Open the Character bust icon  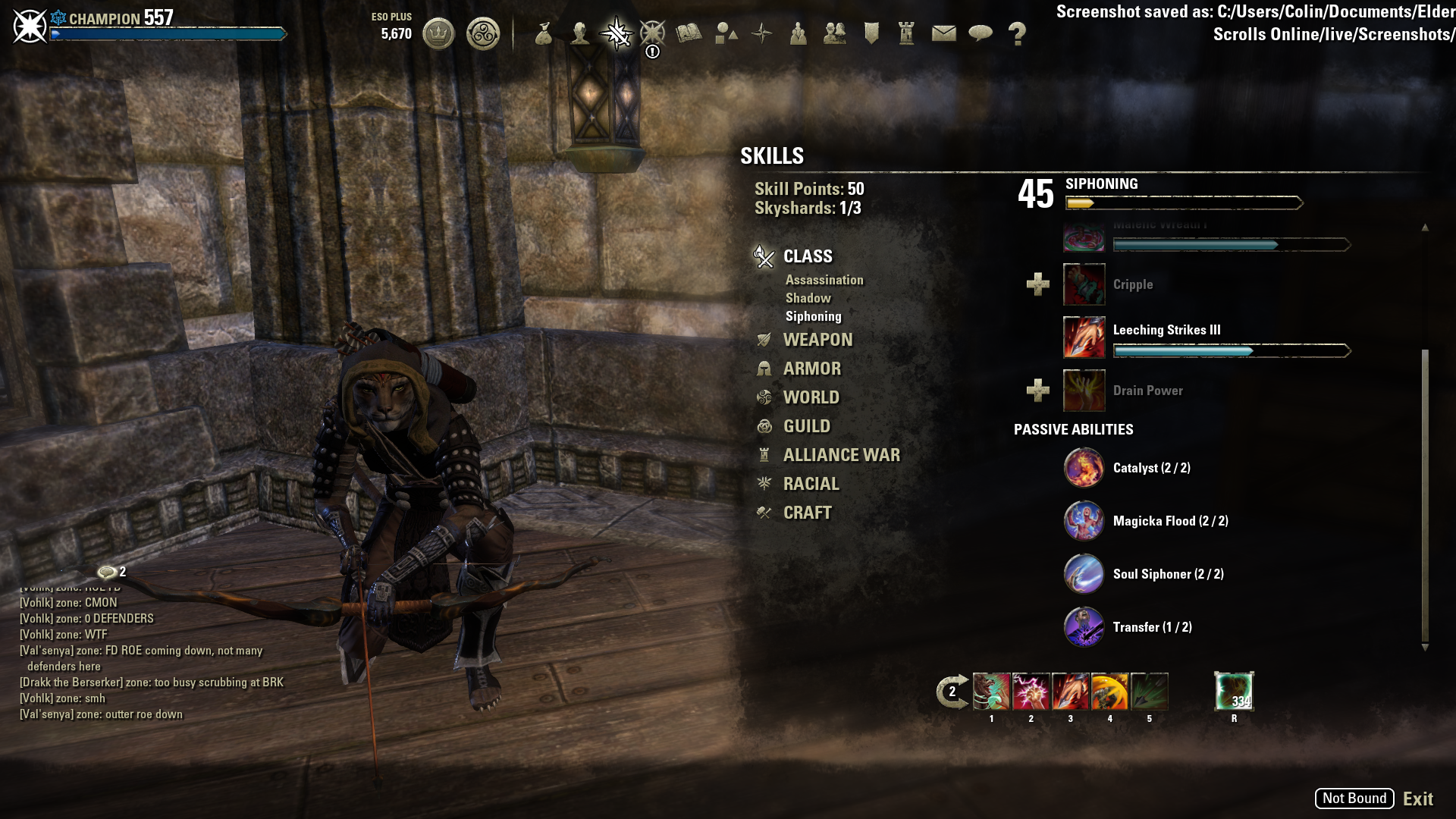click(579, 33)
